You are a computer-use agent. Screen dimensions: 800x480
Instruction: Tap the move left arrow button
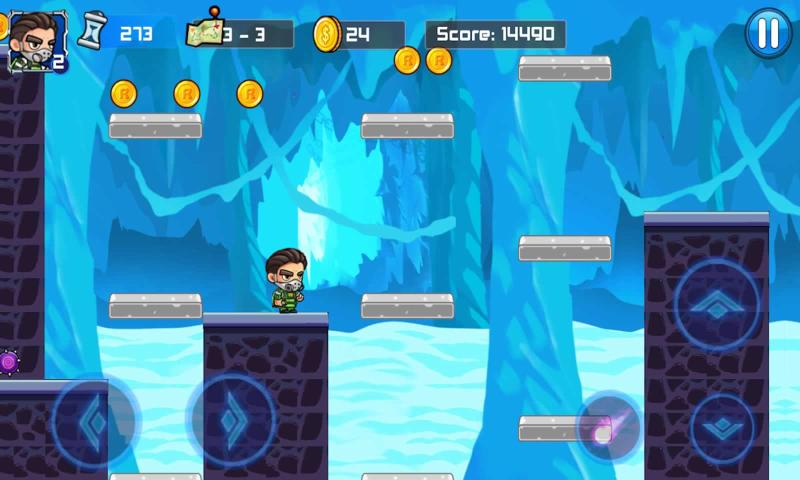click(x=94, y=422)
